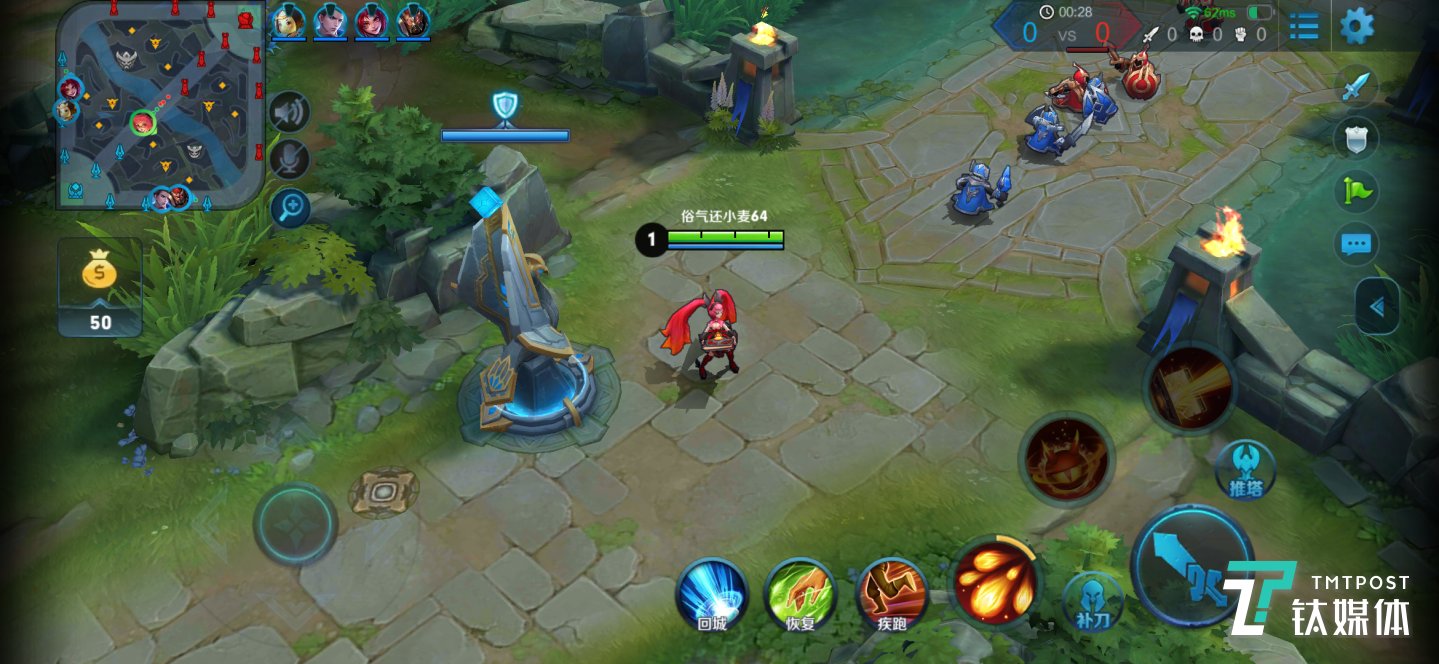
Task: Open the quick chat bubble
Action: pos(1357,243)
